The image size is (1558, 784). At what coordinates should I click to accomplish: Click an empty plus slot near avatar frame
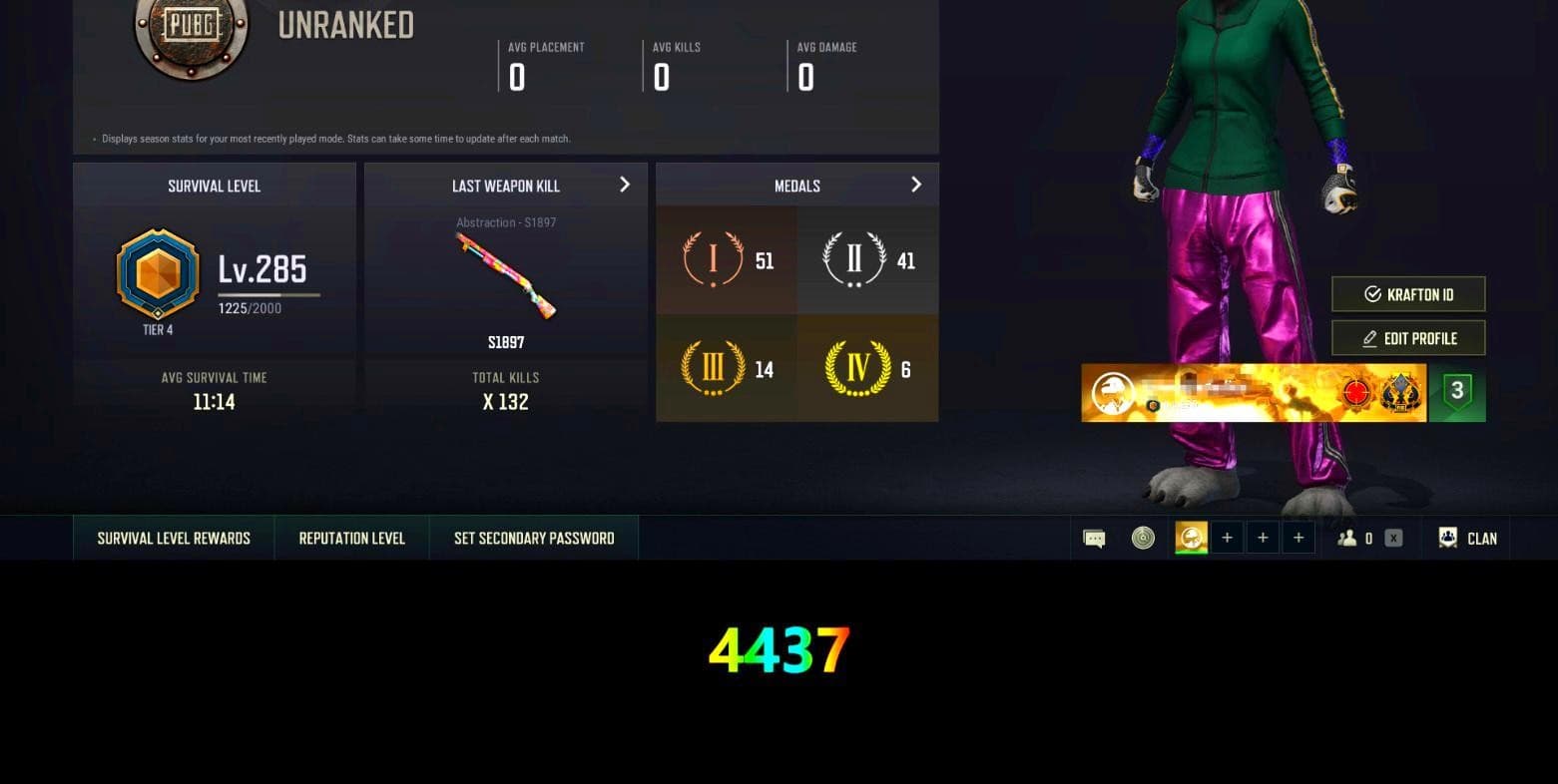[1227, 537]
